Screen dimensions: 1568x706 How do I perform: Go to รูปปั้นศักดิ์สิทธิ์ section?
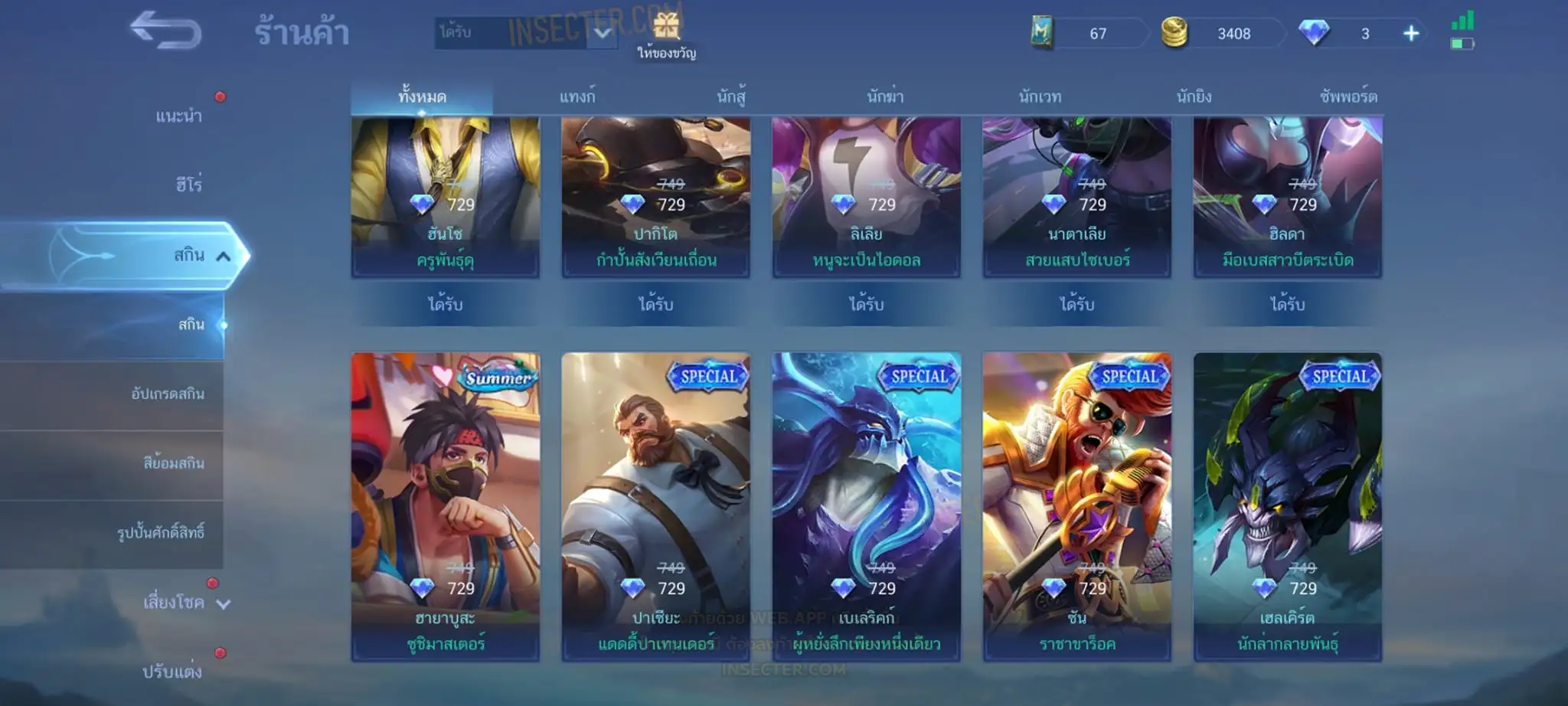(160, 533)
